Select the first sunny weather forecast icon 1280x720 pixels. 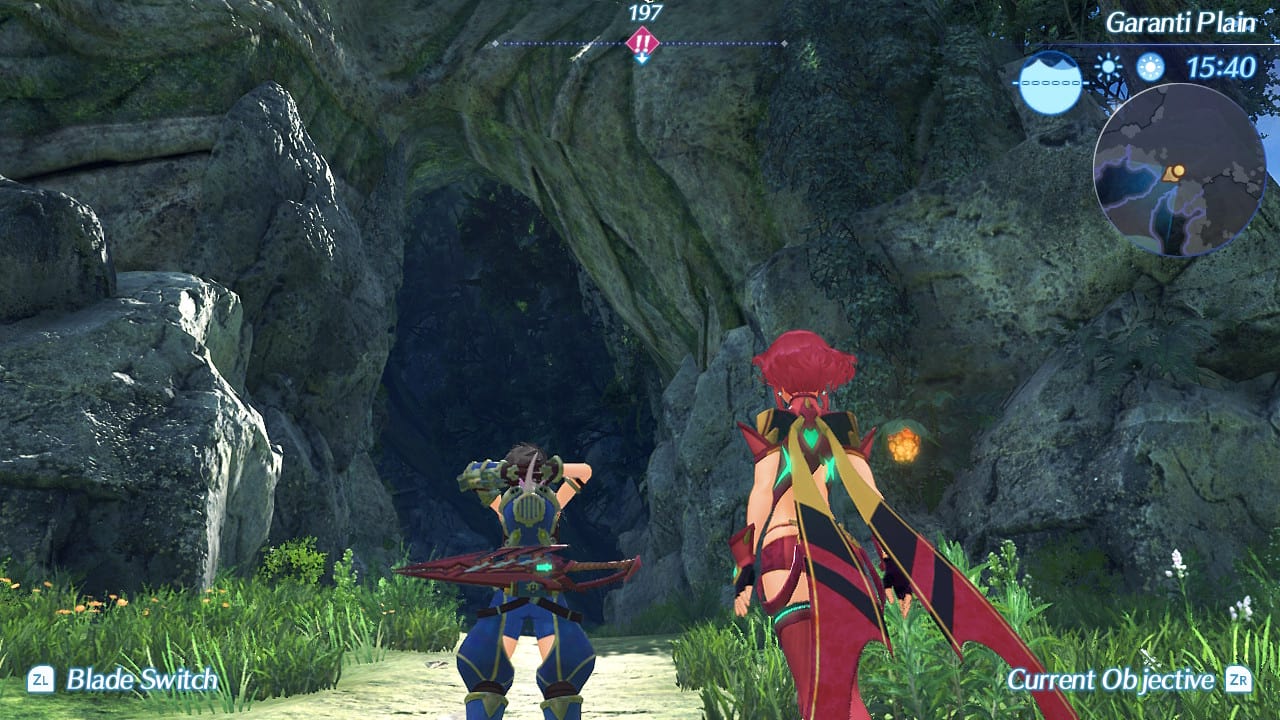[1107, 66]
